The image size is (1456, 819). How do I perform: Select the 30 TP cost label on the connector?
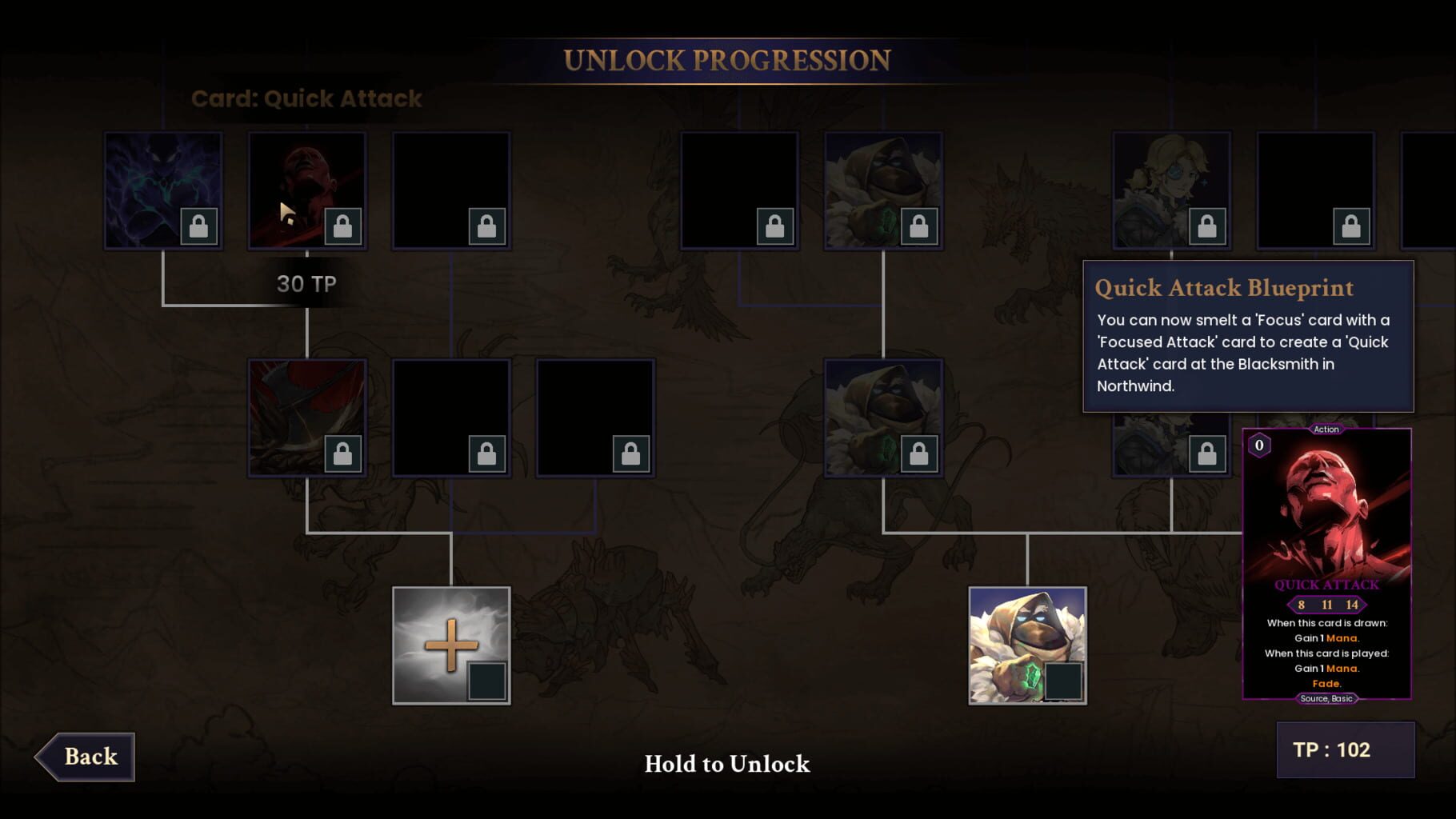tap(306, 283)
